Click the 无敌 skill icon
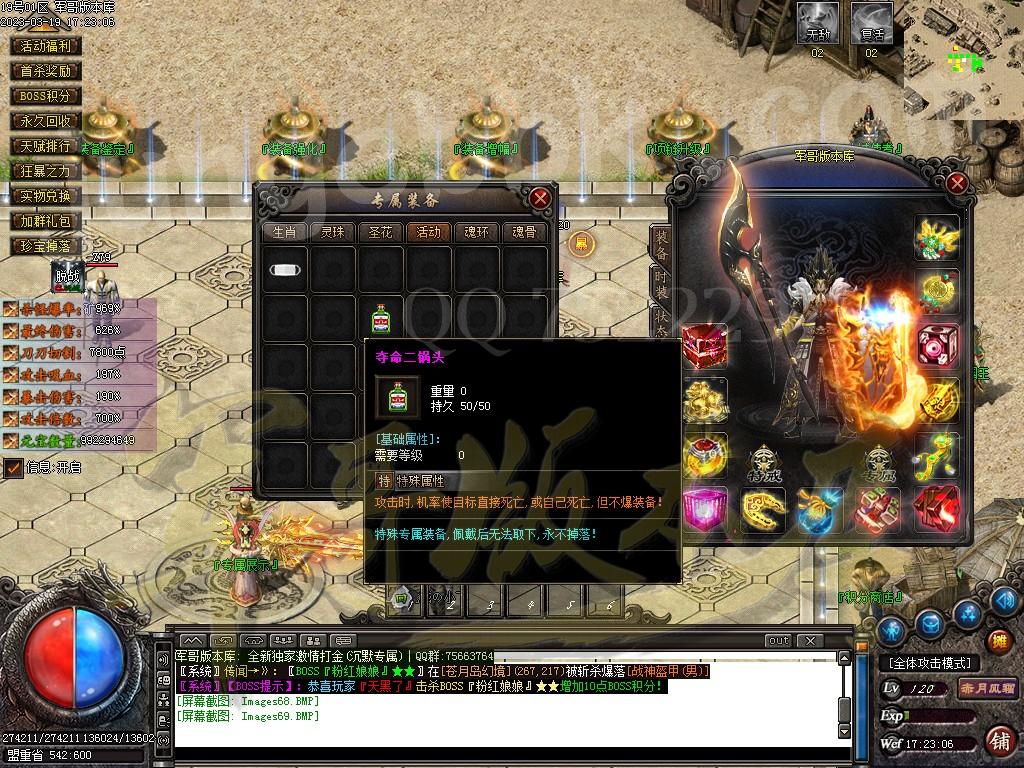The image size is (1024, 768). pos(818,23)
